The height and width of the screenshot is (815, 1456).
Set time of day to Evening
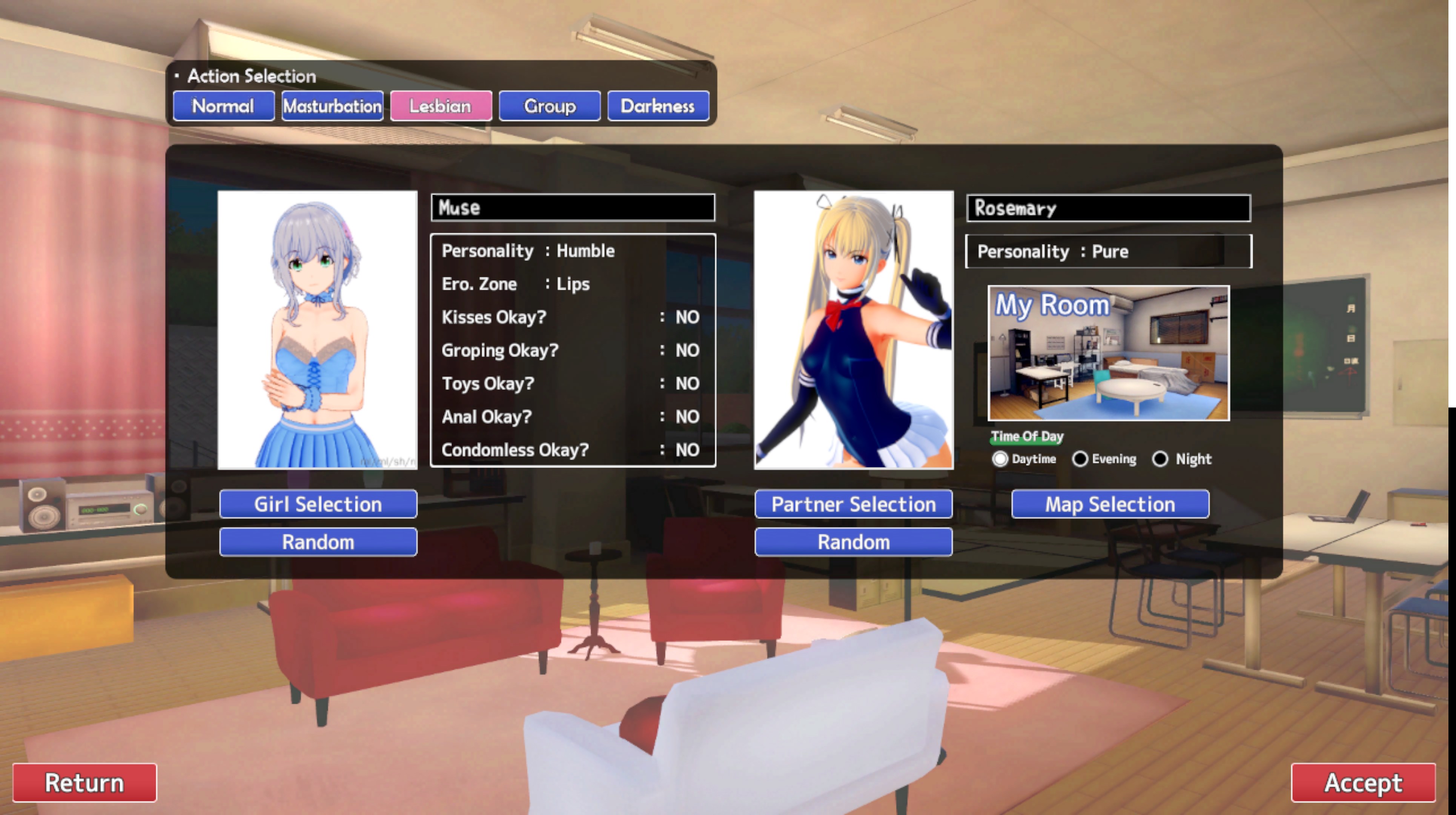(1080, 459)
